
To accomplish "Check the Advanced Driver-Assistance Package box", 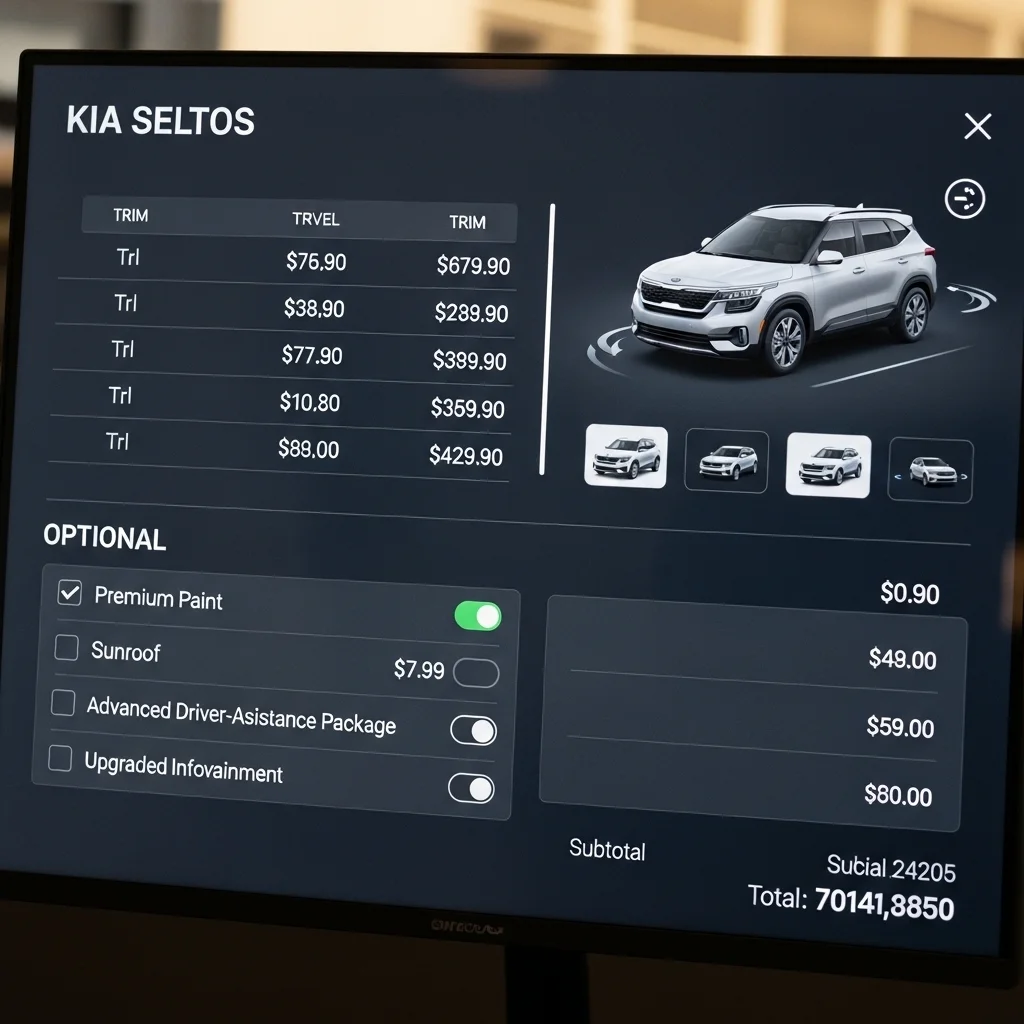I will (63, 703).
